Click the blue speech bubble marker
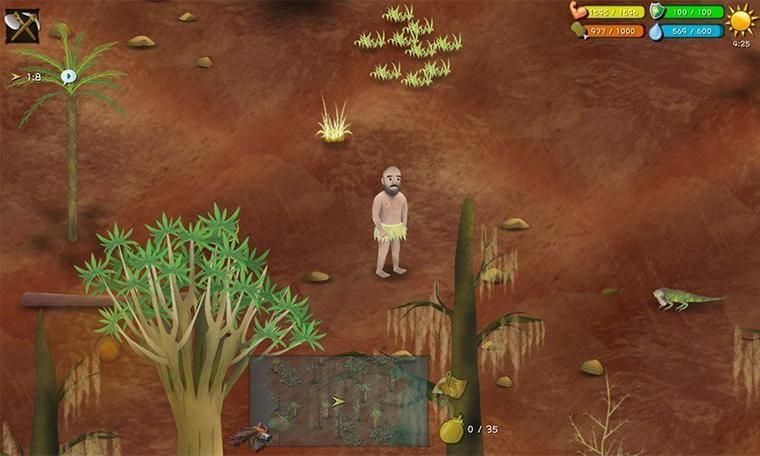Image resolution: width=760 pixels, height=456 pixels. 69,76
